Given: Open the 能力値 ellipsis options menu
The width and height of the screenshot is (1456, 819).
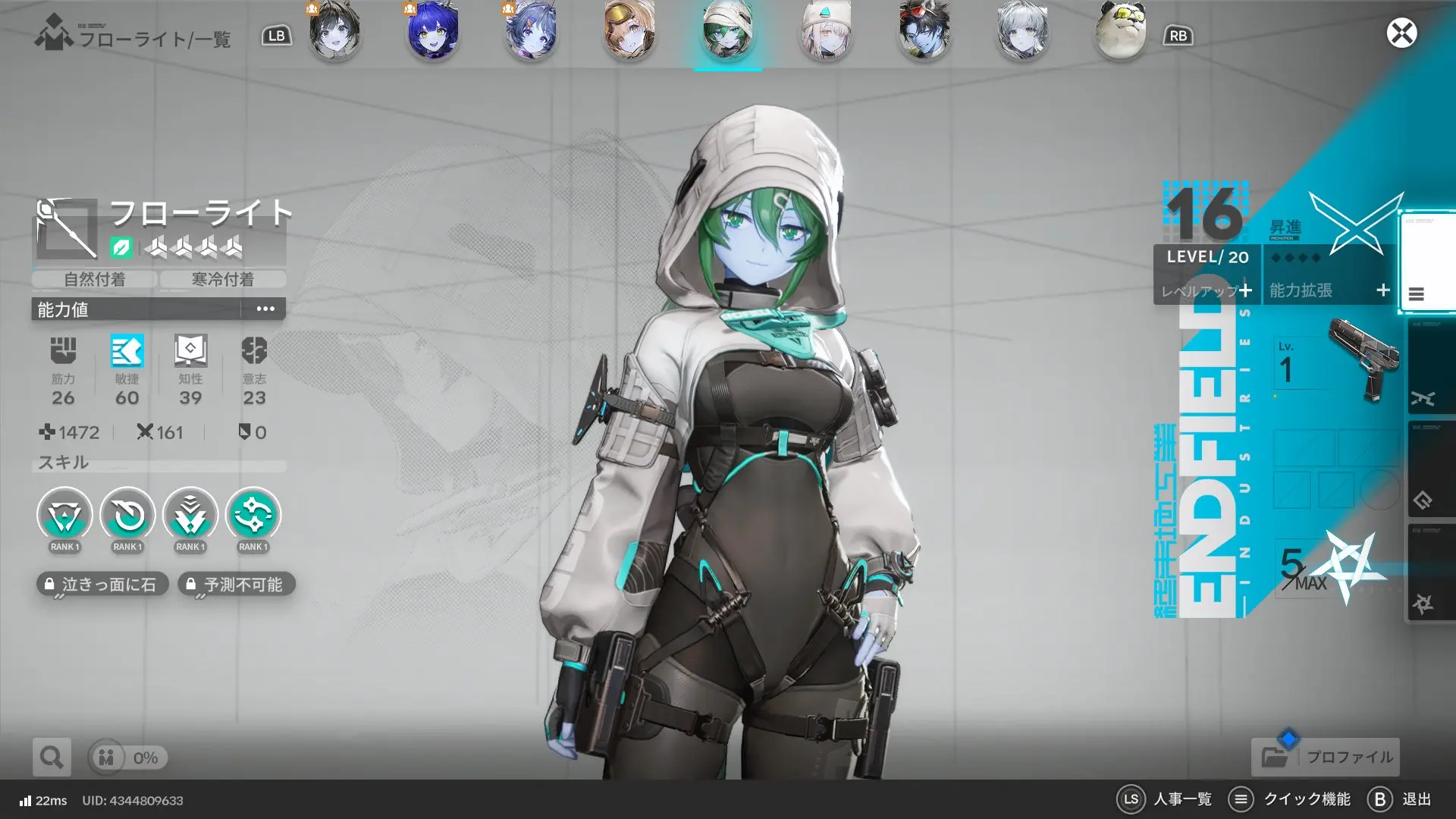Looking at the screenshot, I should coord(264,309).
